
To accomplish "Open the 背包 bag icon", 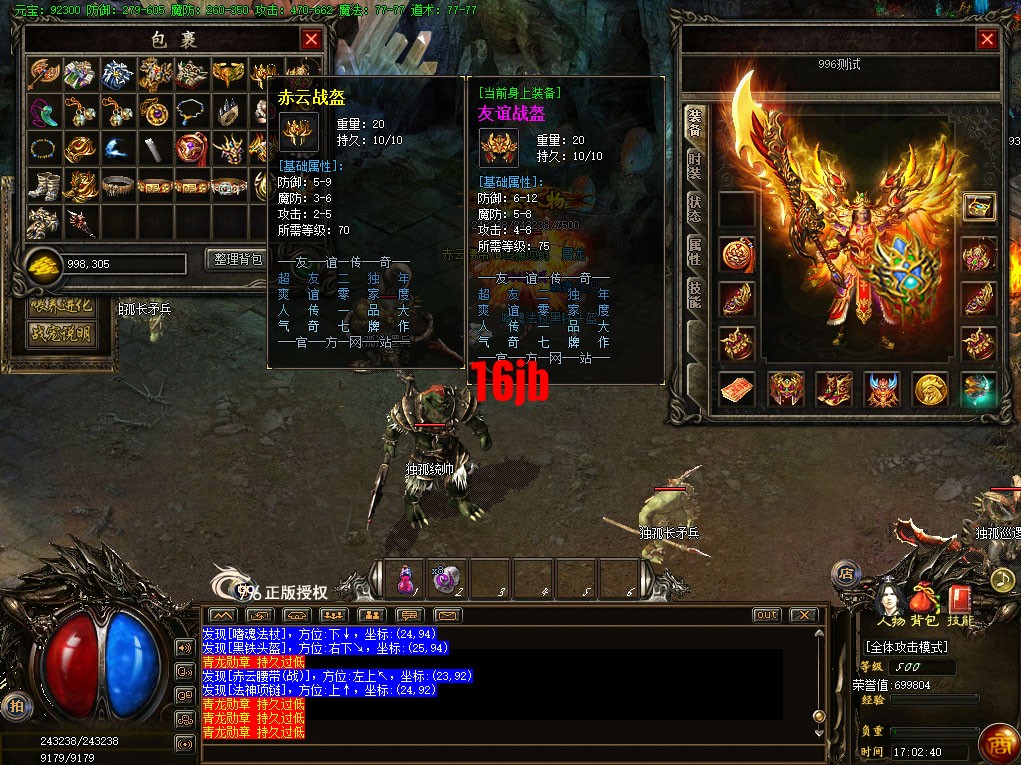I will tap(922, 600).
